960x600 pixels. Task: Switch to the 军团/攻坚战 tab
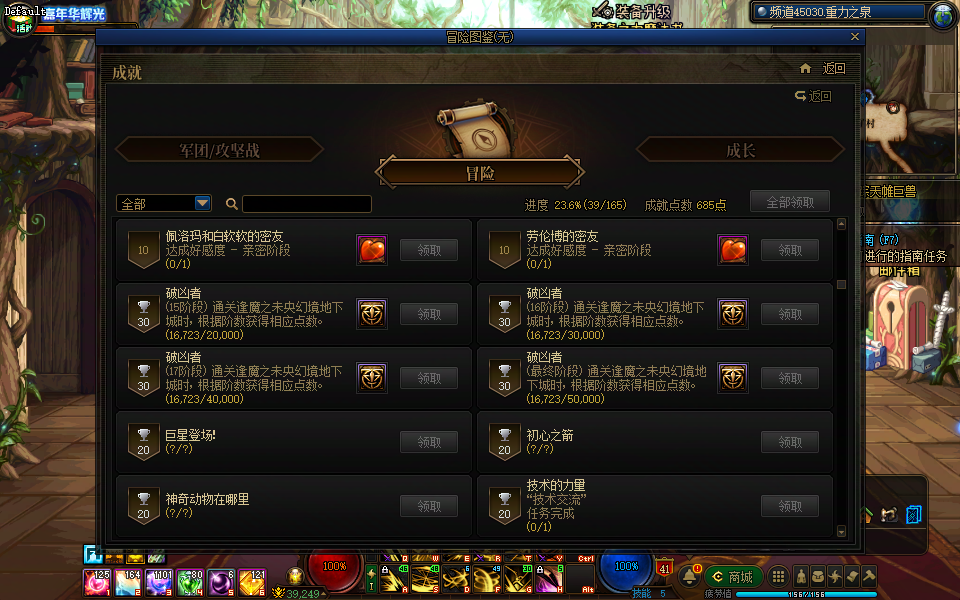219,150
